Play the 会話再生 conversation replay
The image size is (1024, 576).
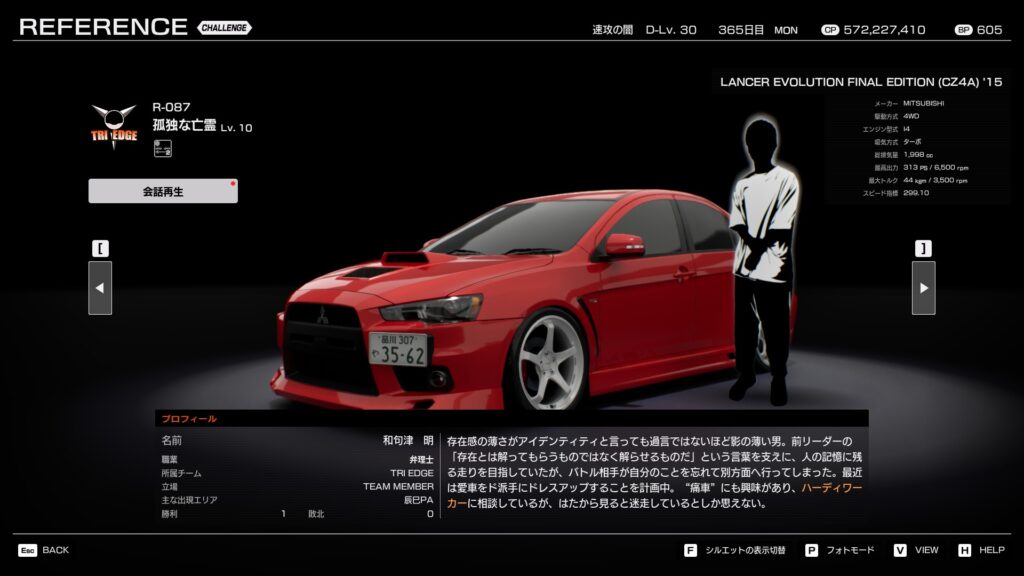click(x=163, y=191)
